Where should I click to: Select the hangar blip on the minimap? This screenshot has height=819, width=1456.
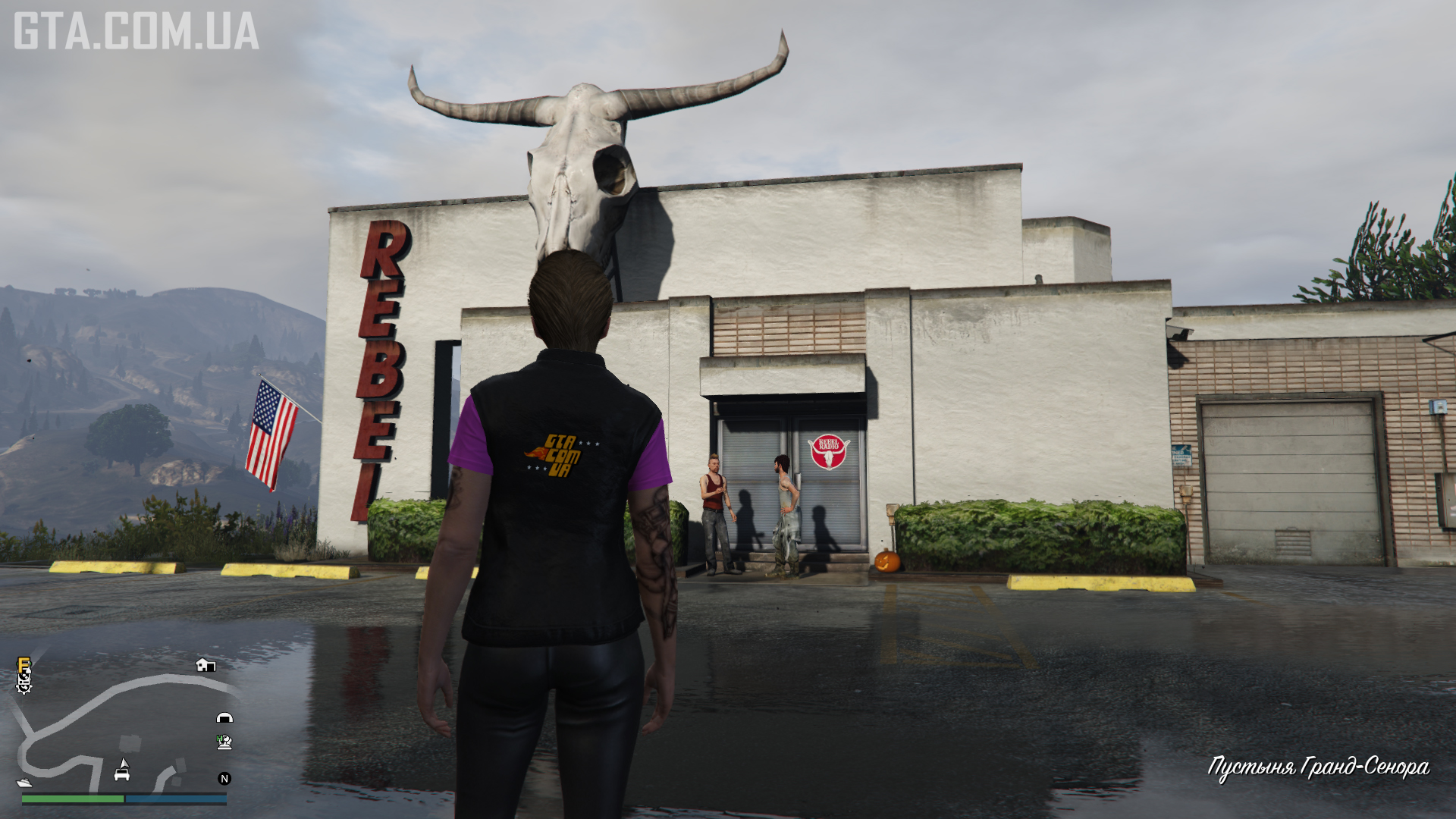click(x=224, y=717)
